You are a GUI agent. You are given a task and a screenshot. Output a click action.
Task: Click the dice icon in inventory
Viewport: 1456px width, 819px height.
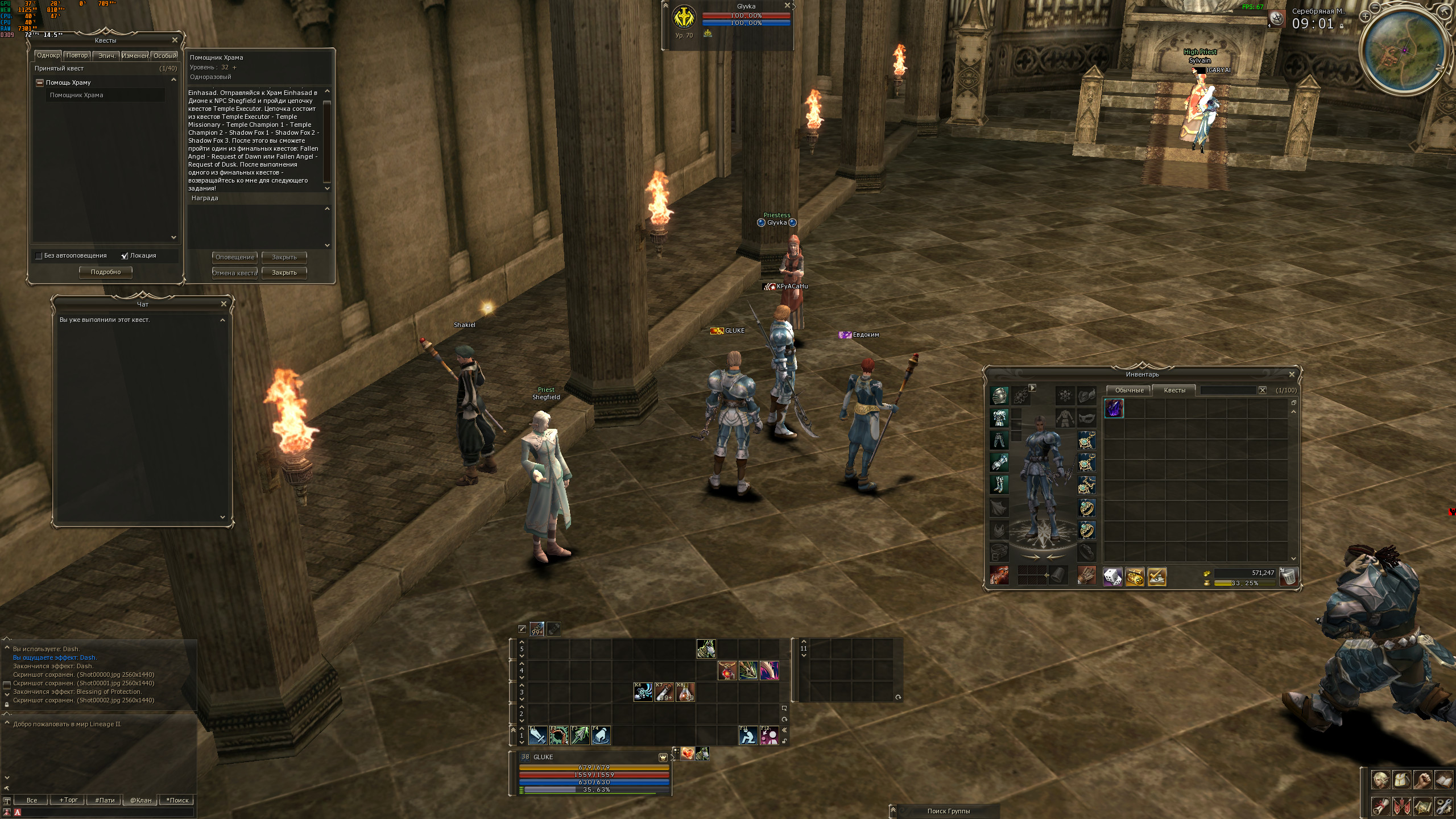pos(1112,577)
